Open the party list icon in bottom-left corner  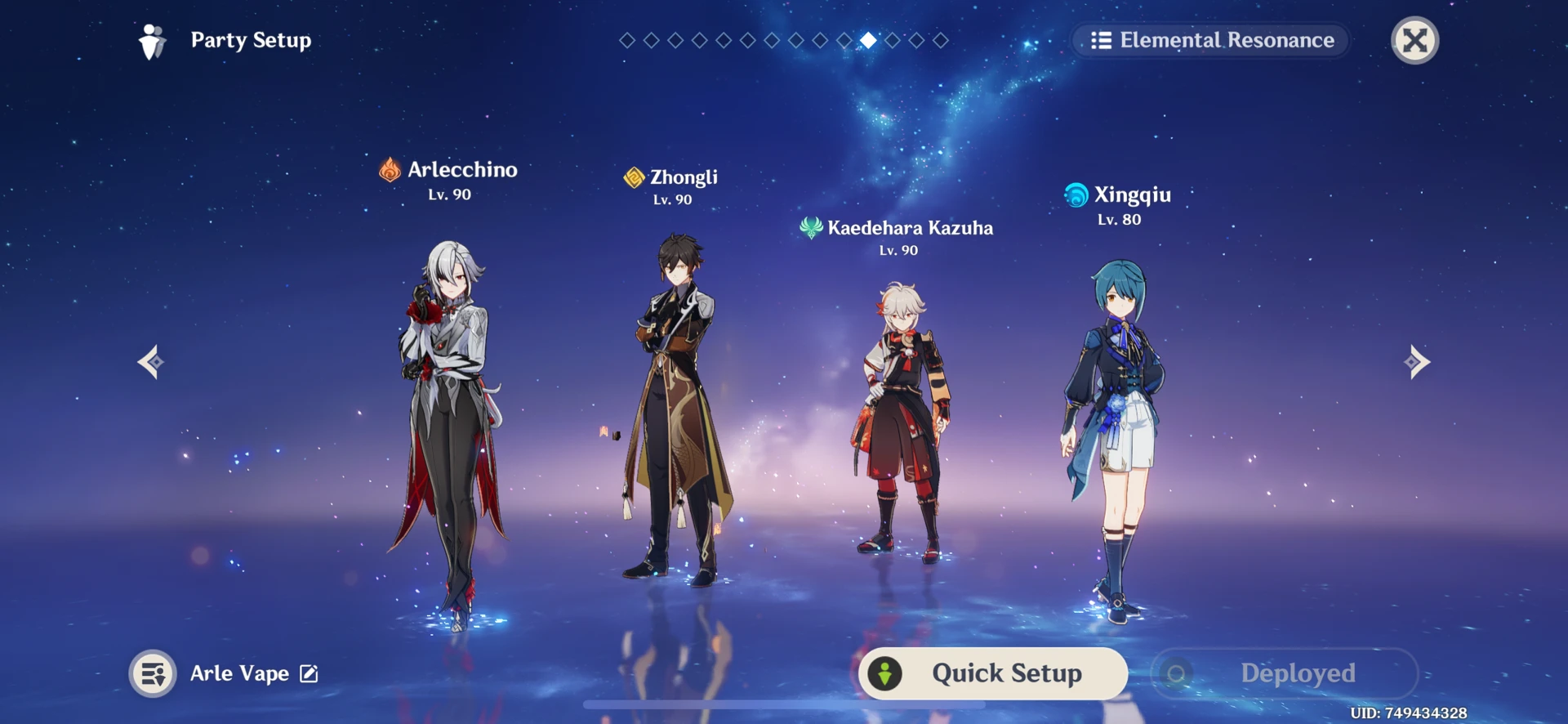click(154, 673)
